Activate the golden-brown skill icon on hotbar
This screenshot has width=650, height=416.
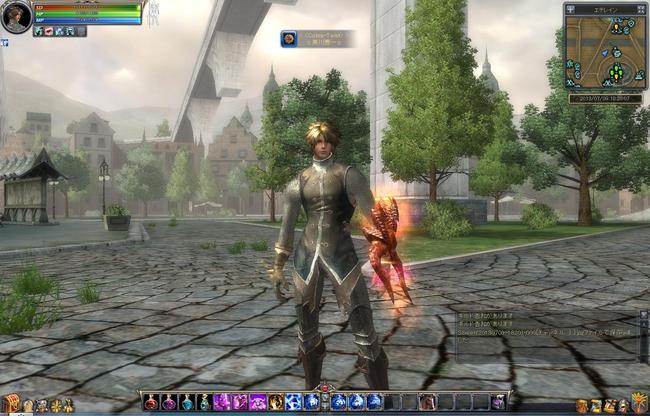pyautogui.click(x=276, y=402)
